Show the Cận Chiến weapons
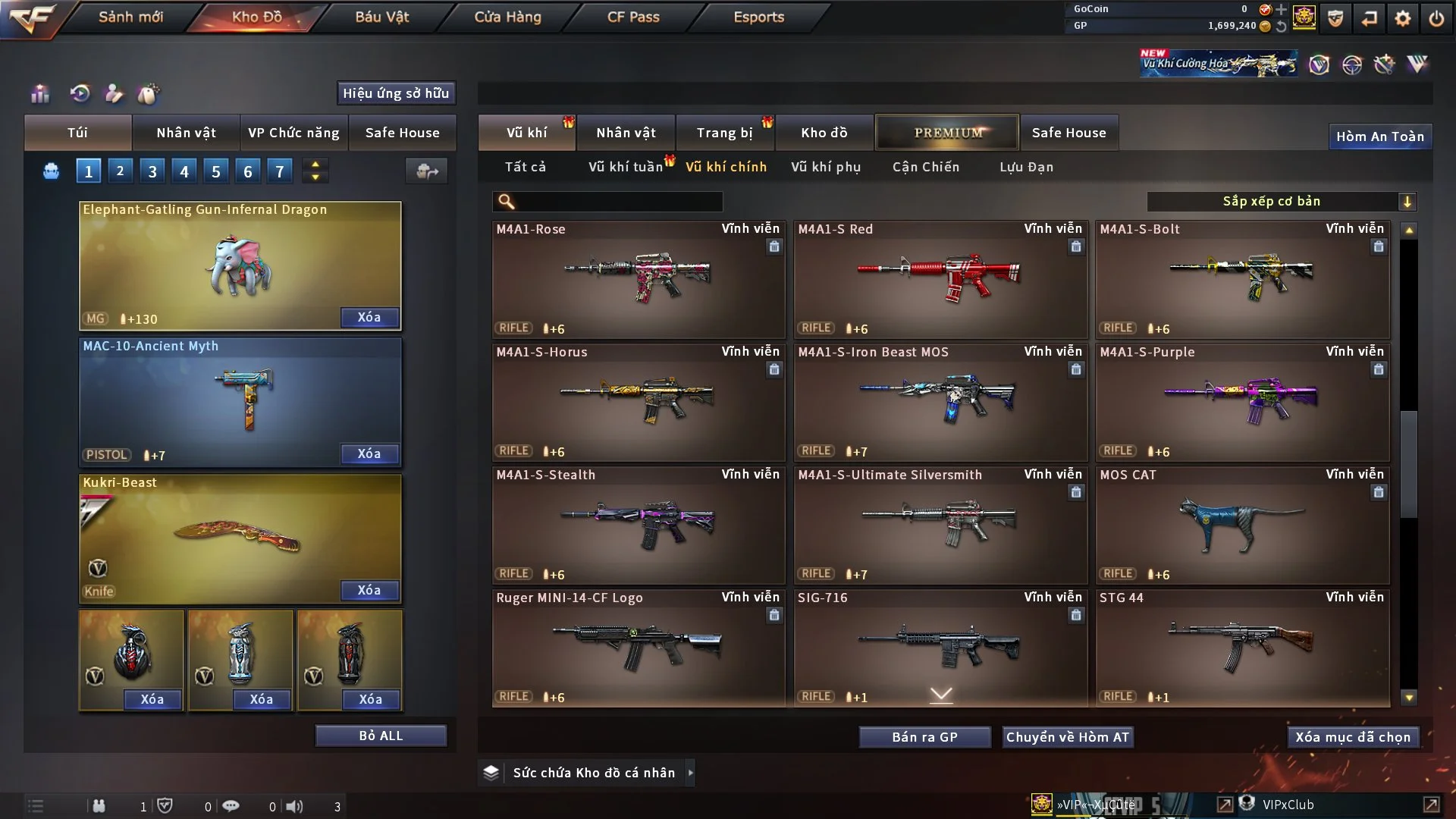This screenshot has width=1456, height=819. (x=926, y=167)
